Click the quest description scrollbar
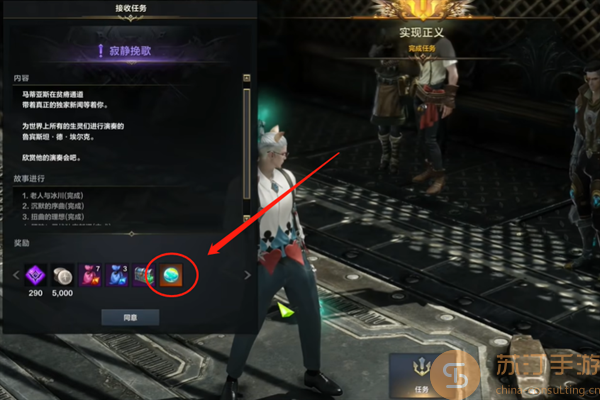Screen dimensions: 600x400 click(x=247, y=140)
